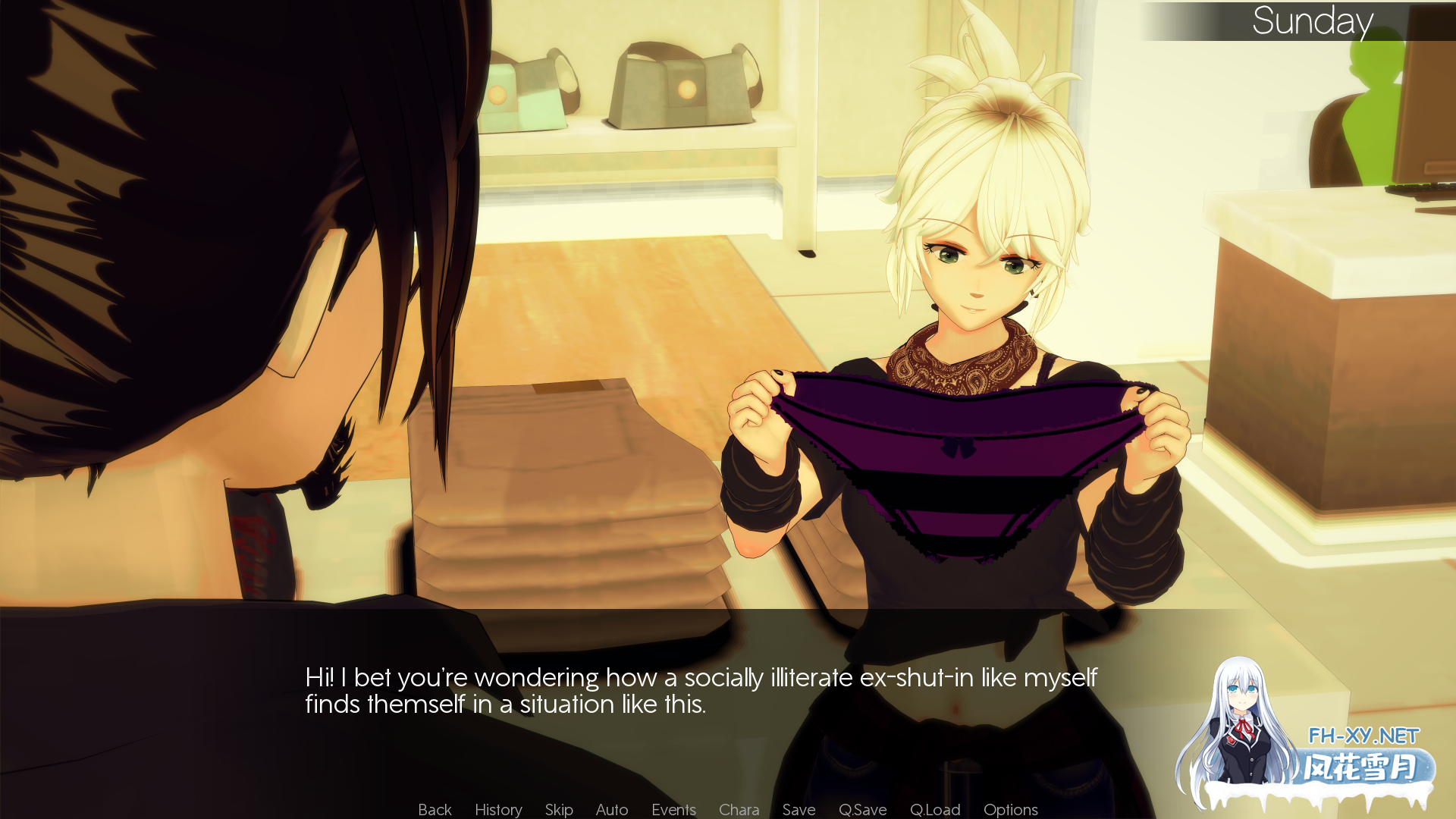
Task: Open the Chara character screen
Action: pos(739,809)
